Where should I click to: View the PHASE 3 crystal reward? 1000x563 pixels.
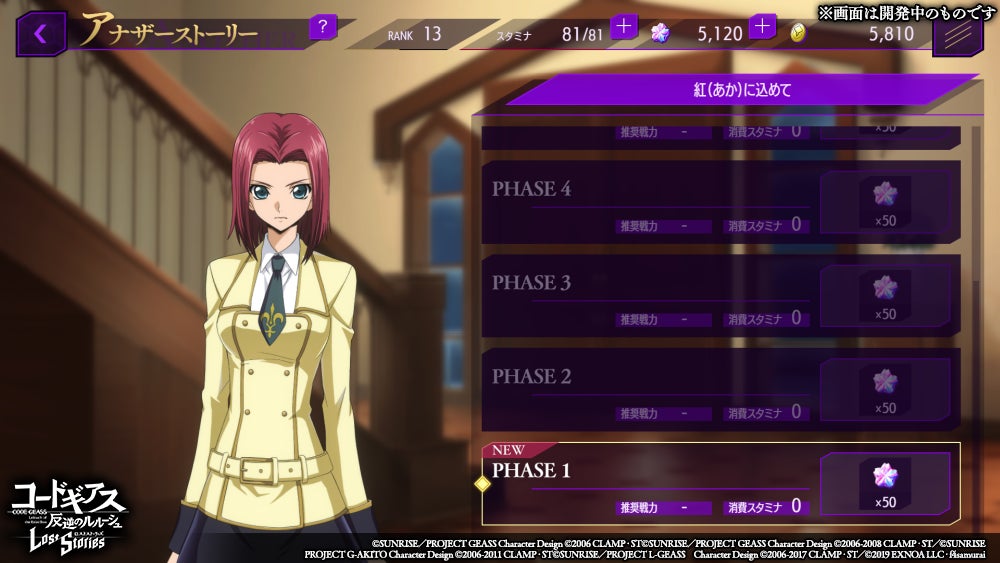click(x=885, y=295)
